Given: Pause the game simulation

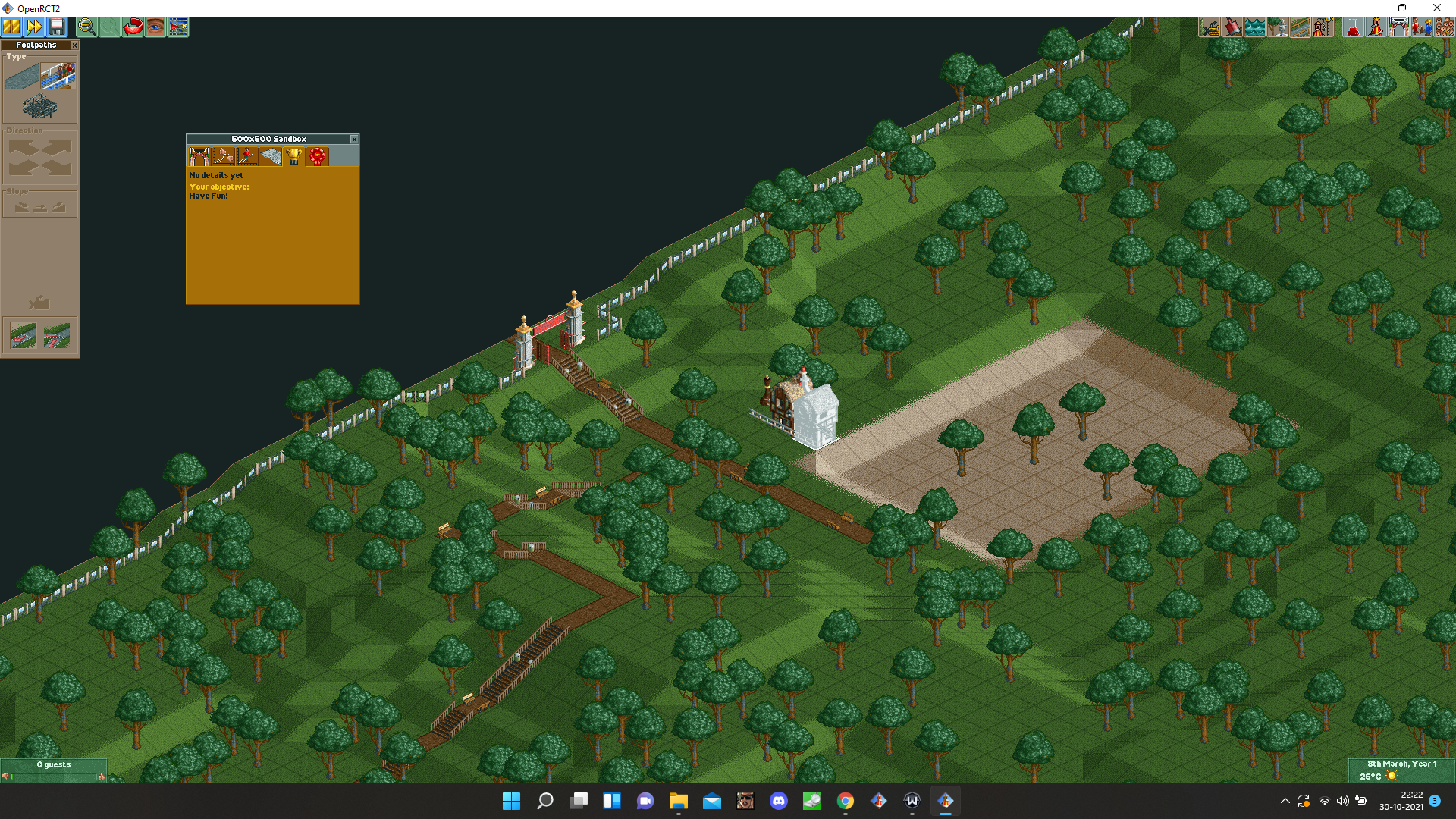Looking at the screenshot, I should click(x=11, y=27).
